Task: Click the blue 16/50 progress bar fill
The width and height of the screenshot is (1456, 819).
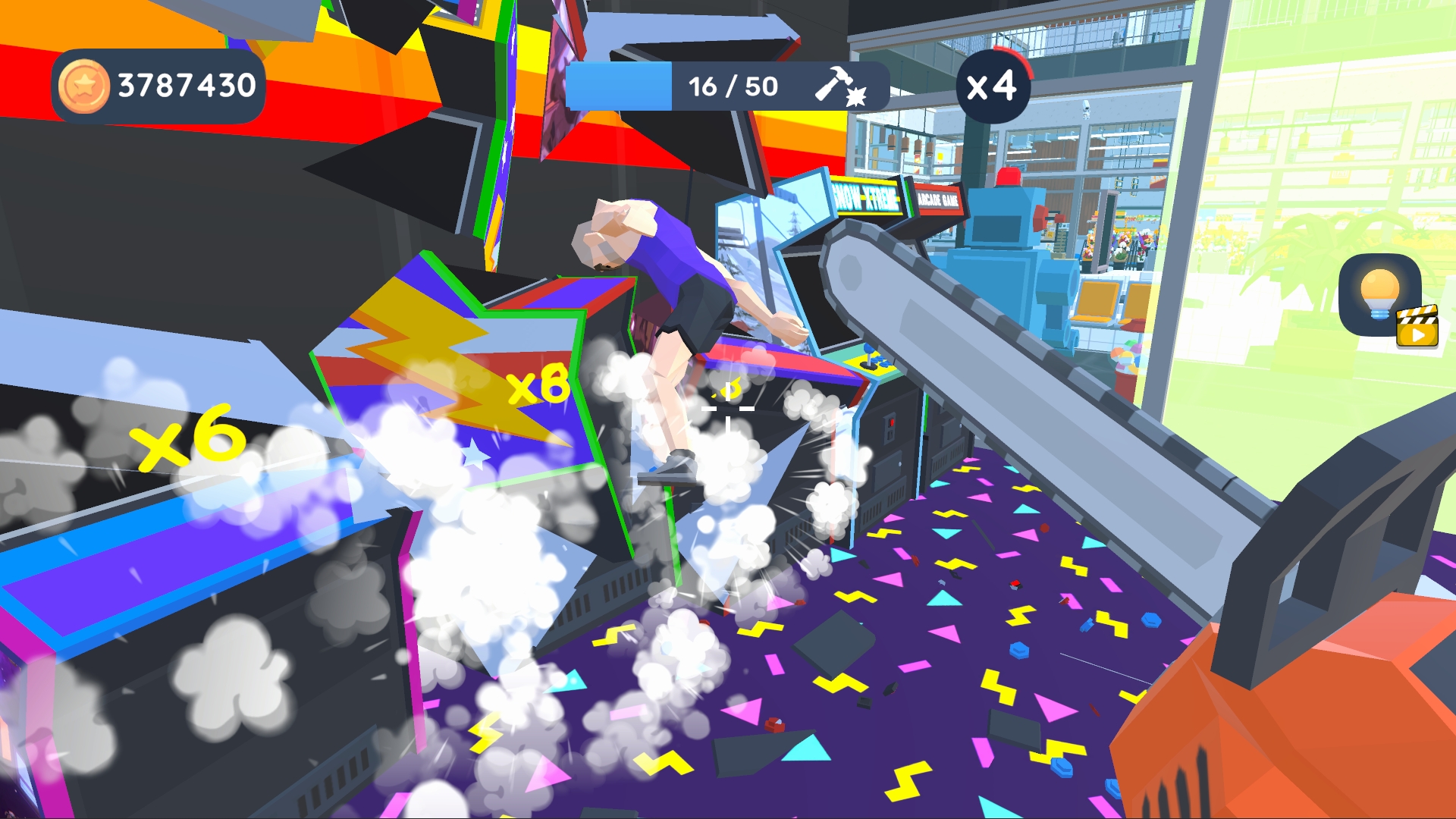Action: [618, 85]
